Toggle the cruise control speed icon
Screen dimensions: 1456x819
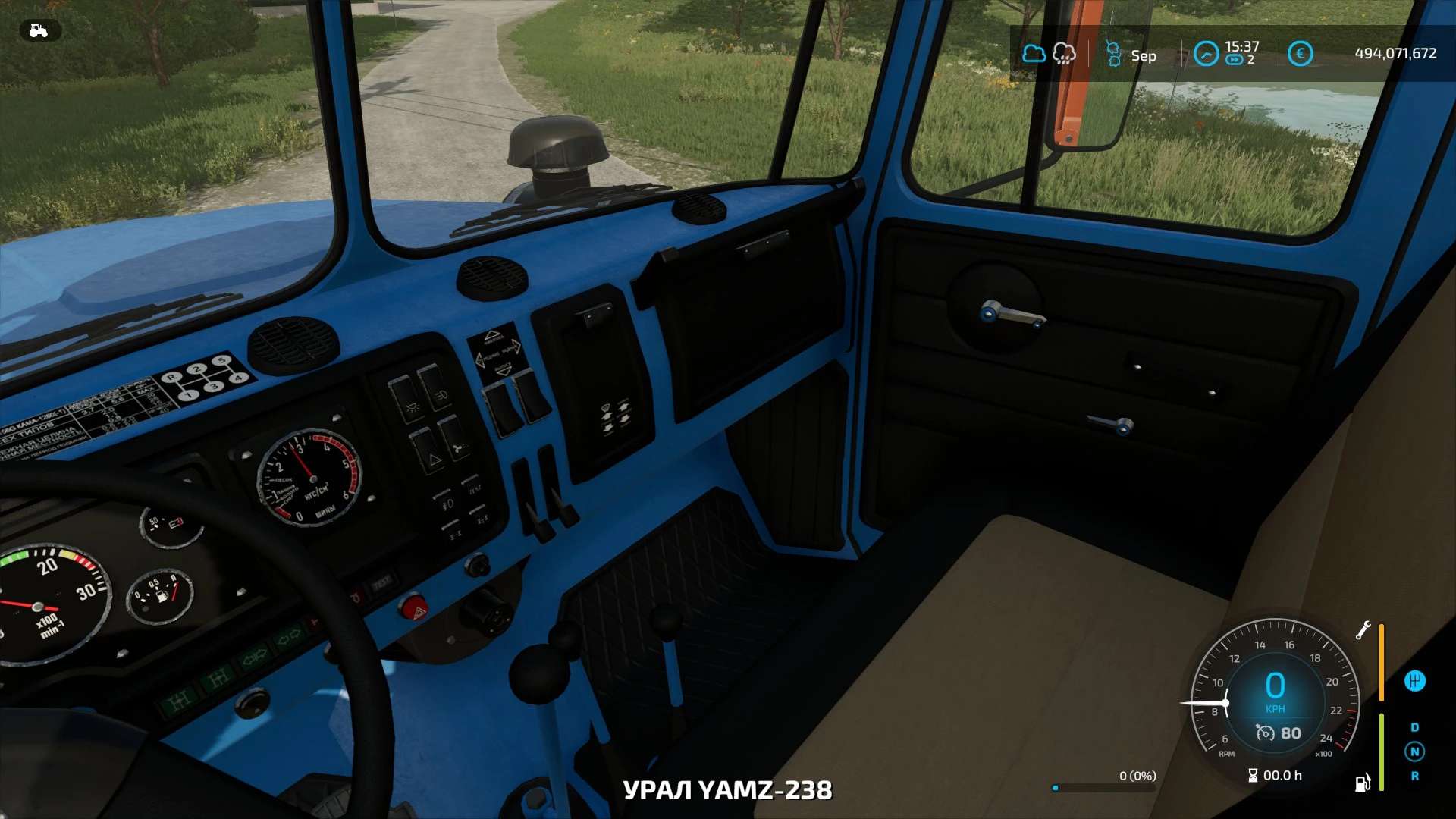coord(1265,733)
